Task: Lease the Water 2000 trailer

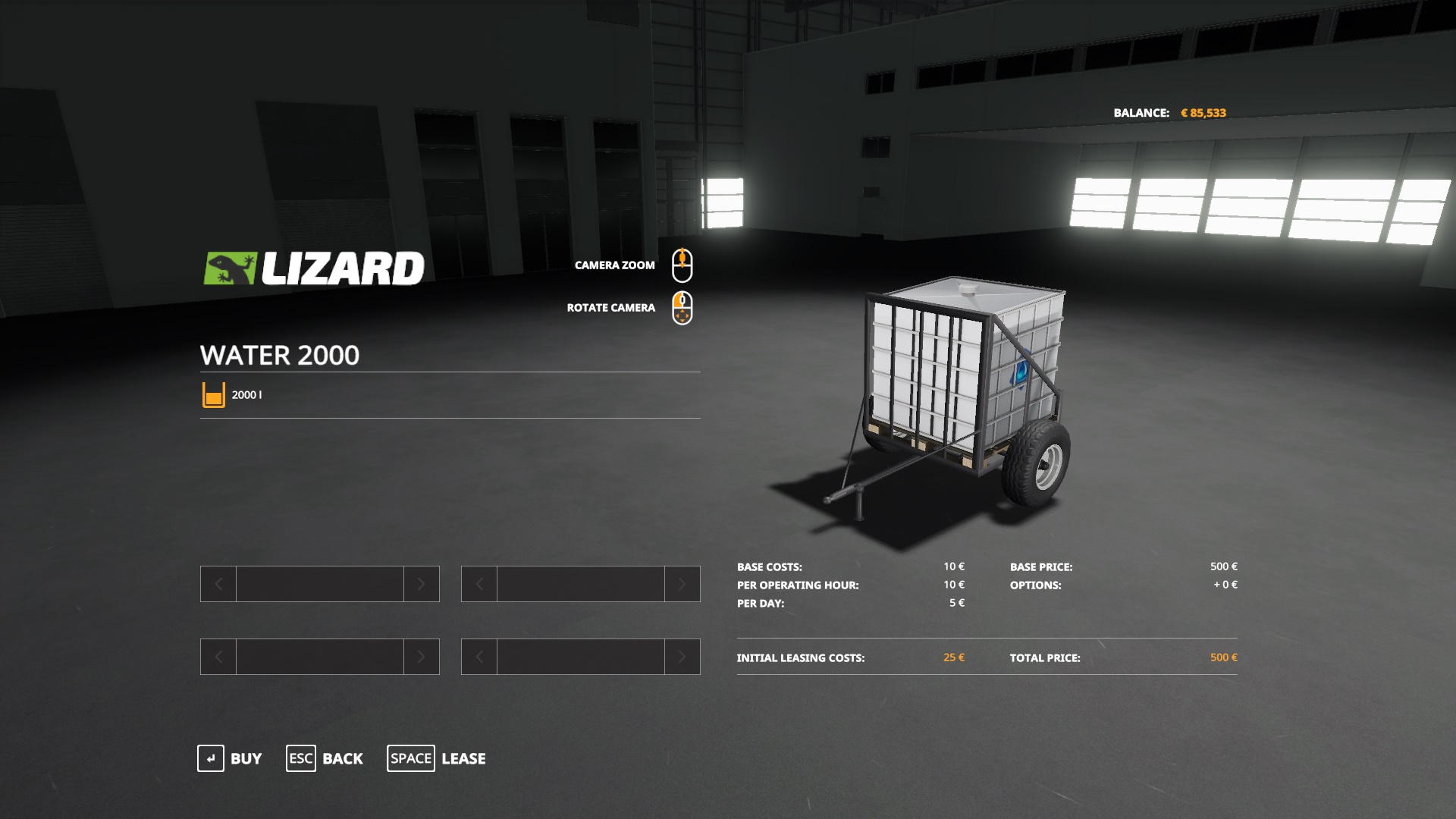Action: [x=437, y=758]
